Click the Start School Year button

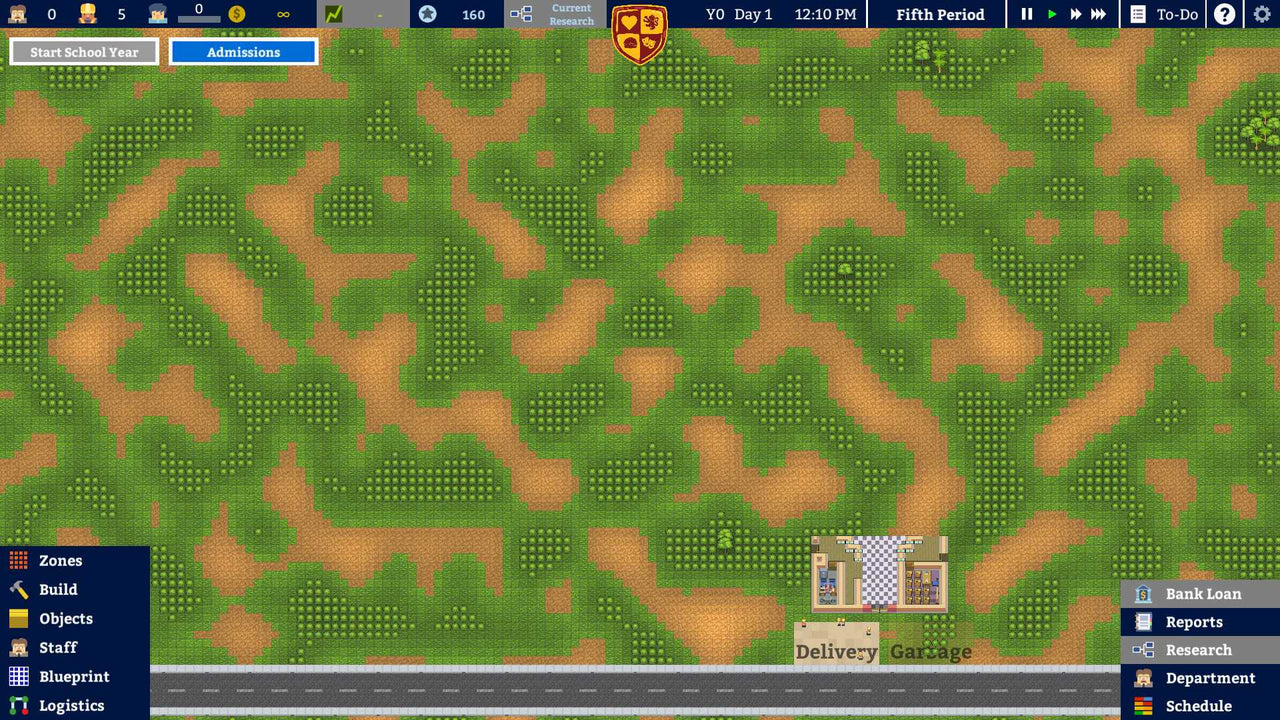(x=83, y=51)
